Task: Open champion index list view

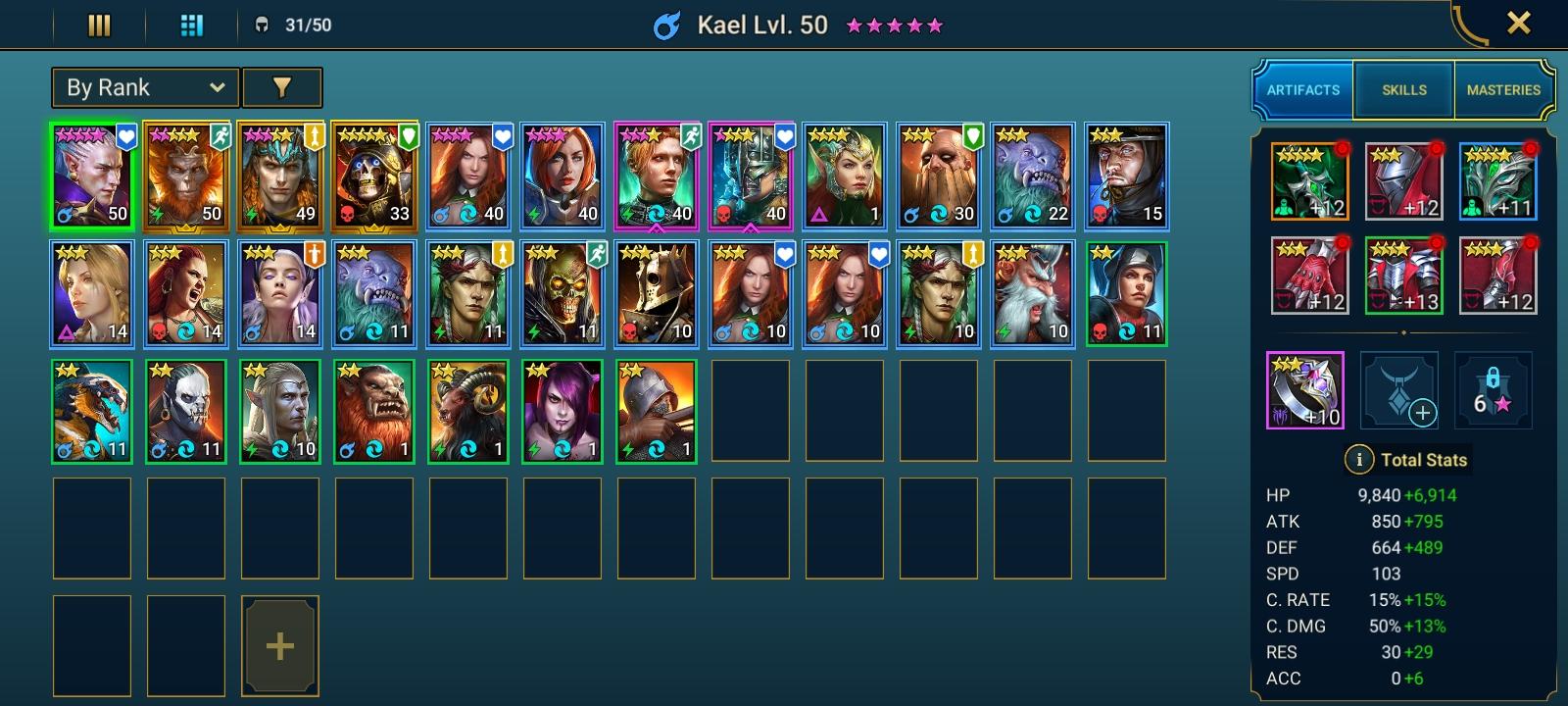Action: 97,24
